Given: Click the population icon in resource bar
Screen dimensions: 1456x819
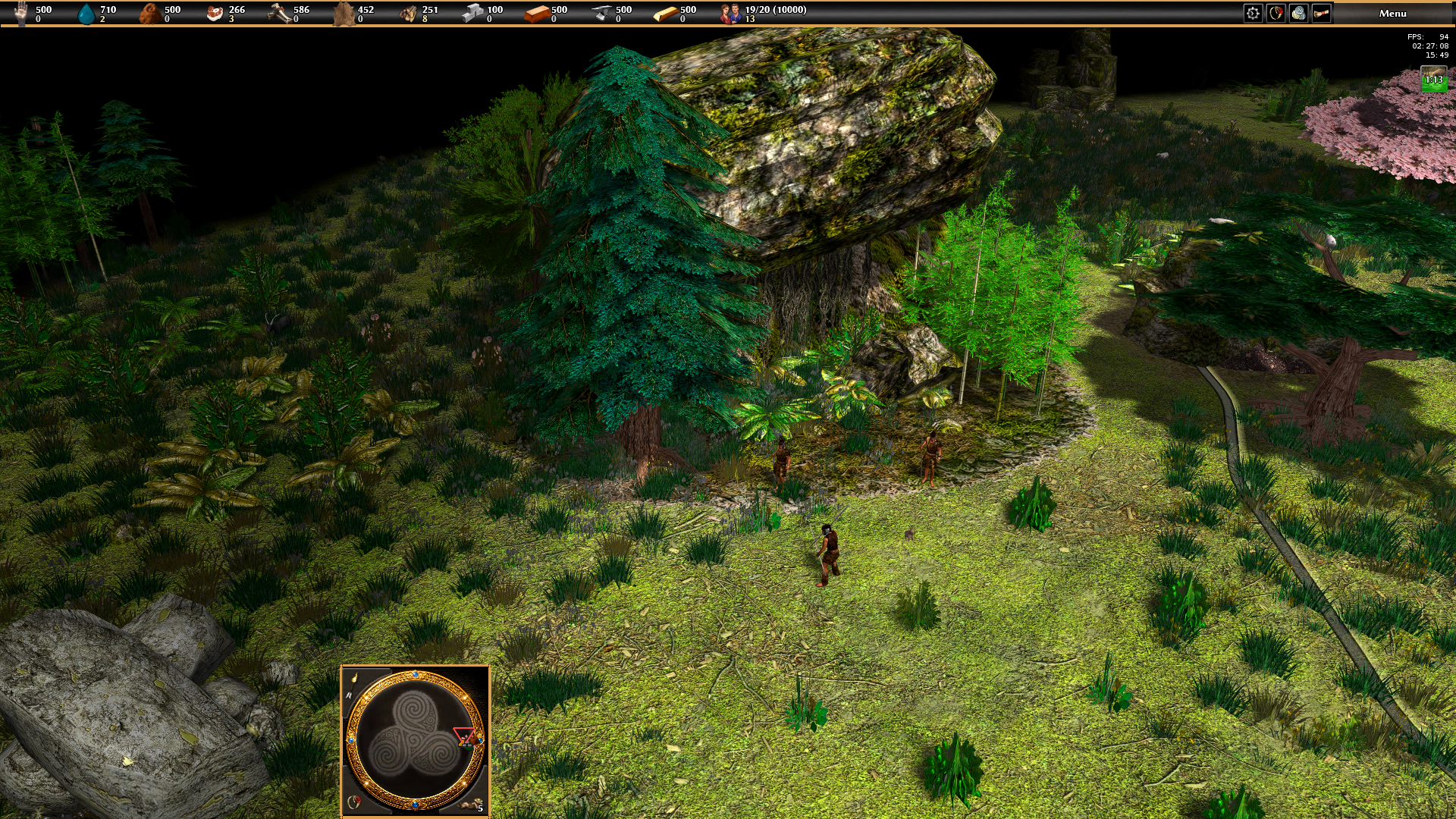Looking at the screenshot, I should click(731, 14).
